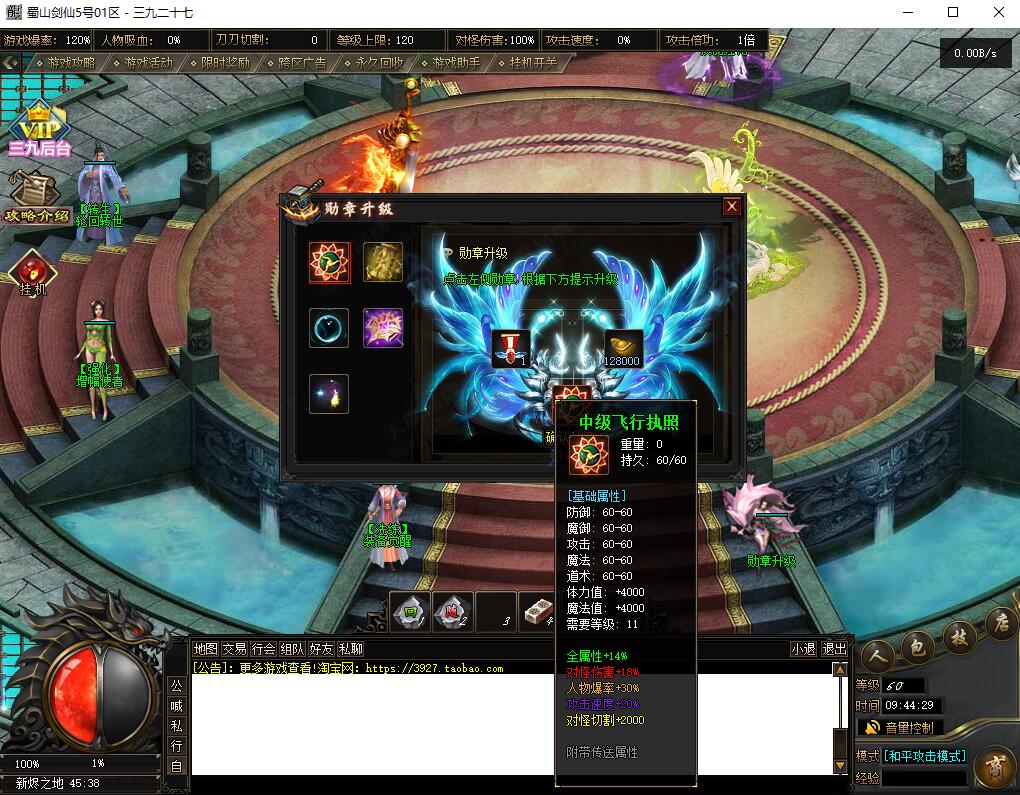
Task: Select the sparkling starlight medal icon
Action: click(x=329, y=394)
